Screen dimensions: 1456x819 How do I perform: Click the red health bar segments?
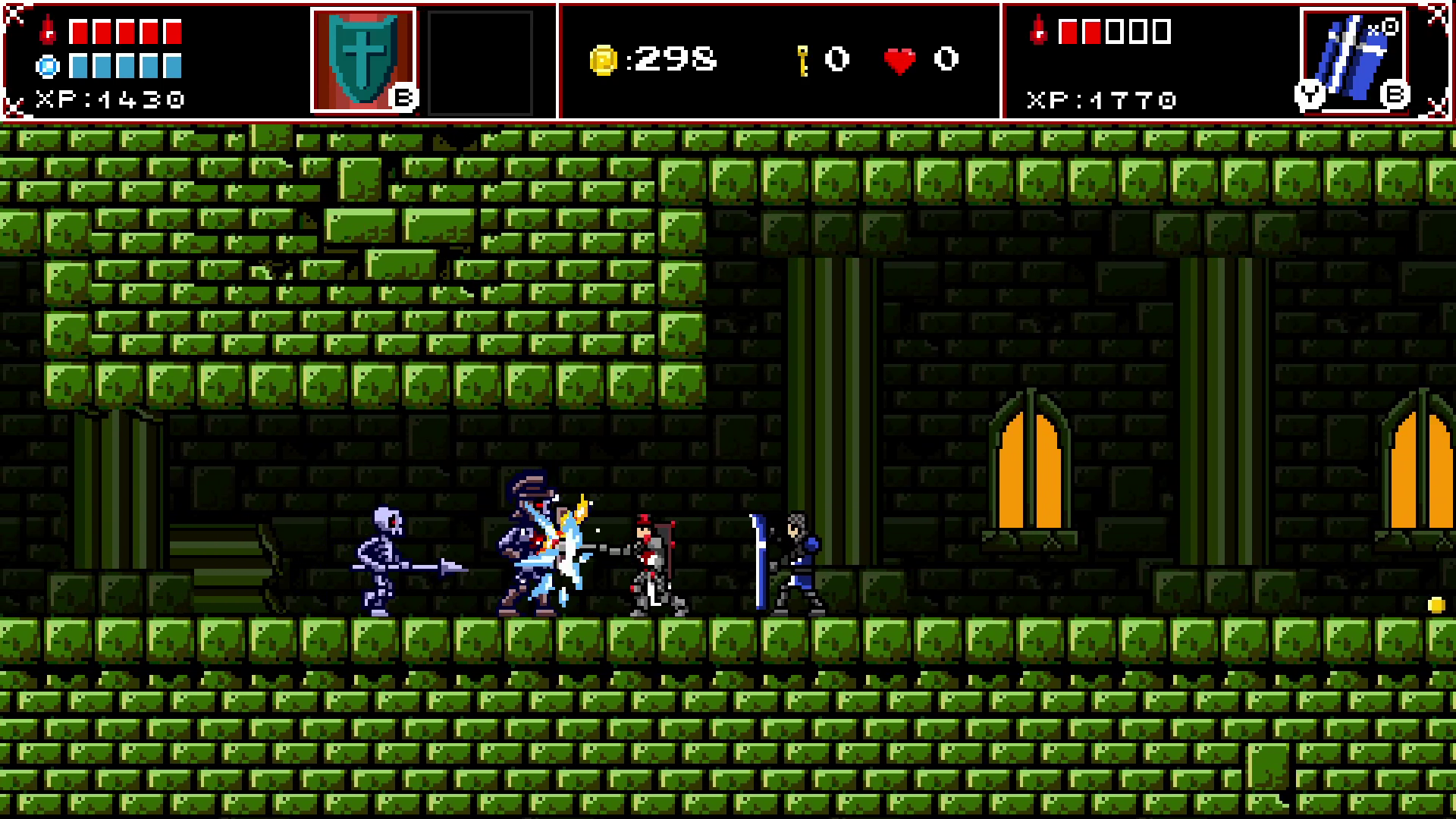click(125, 30)
